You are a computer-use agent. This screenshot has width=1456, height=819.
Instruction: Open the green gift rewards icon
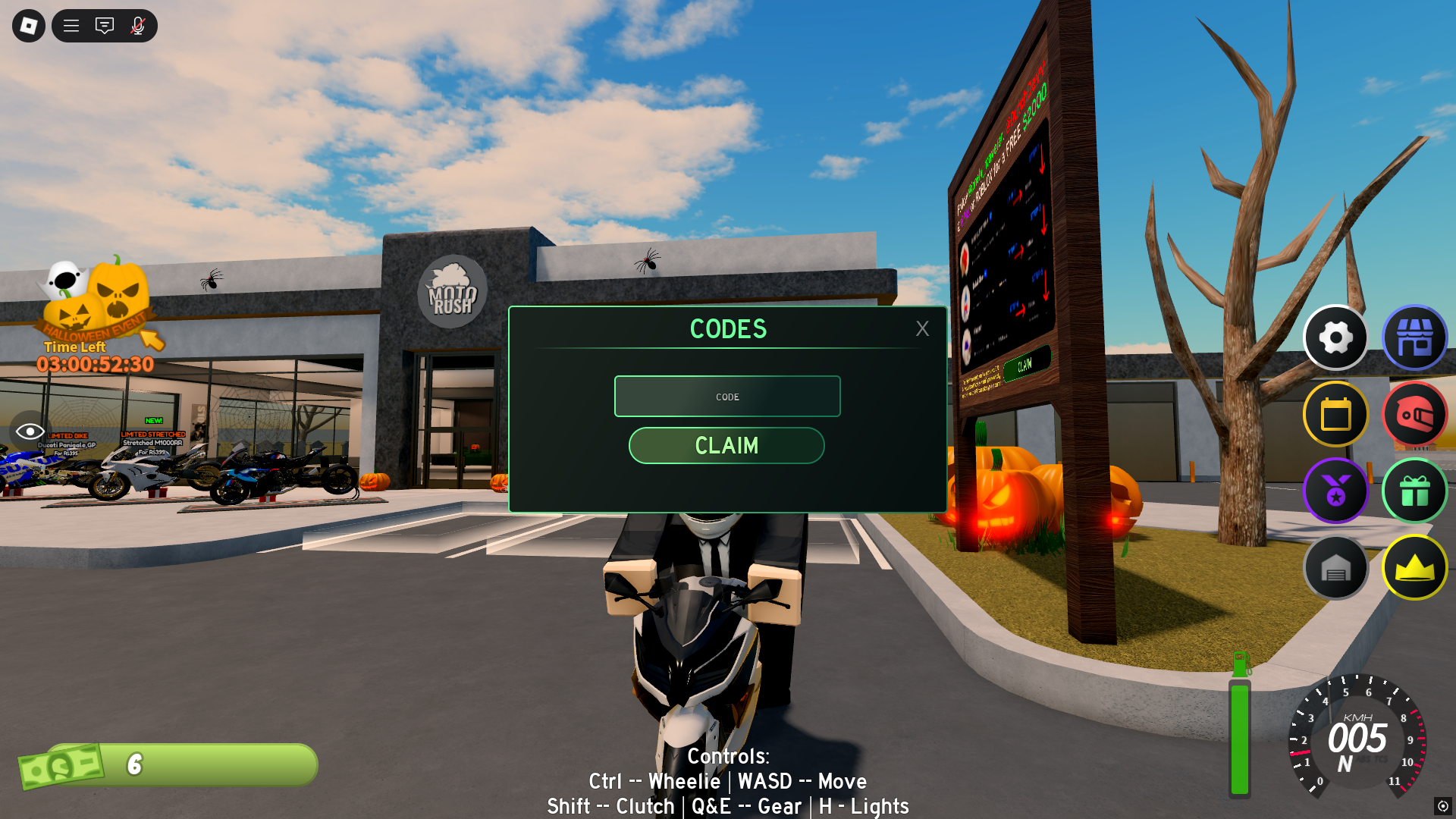click(1415, 491)
